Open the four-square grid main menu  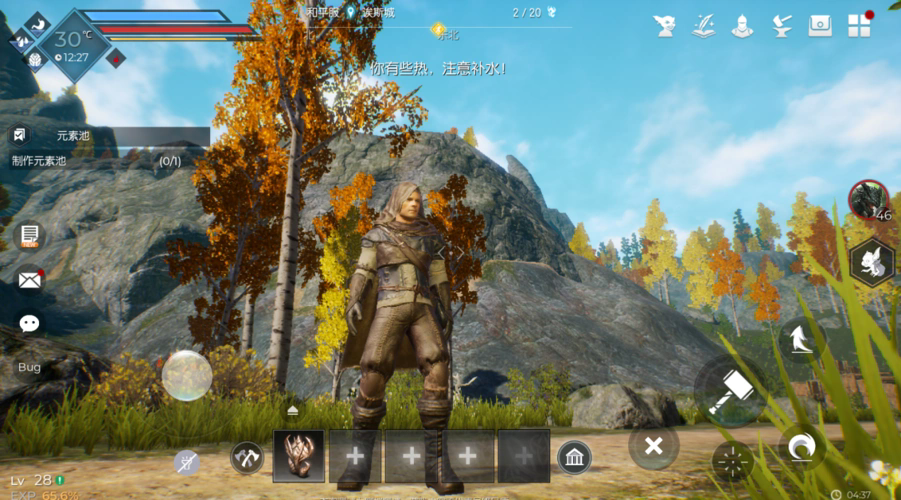pyautogui.click(x=859, y=26)
